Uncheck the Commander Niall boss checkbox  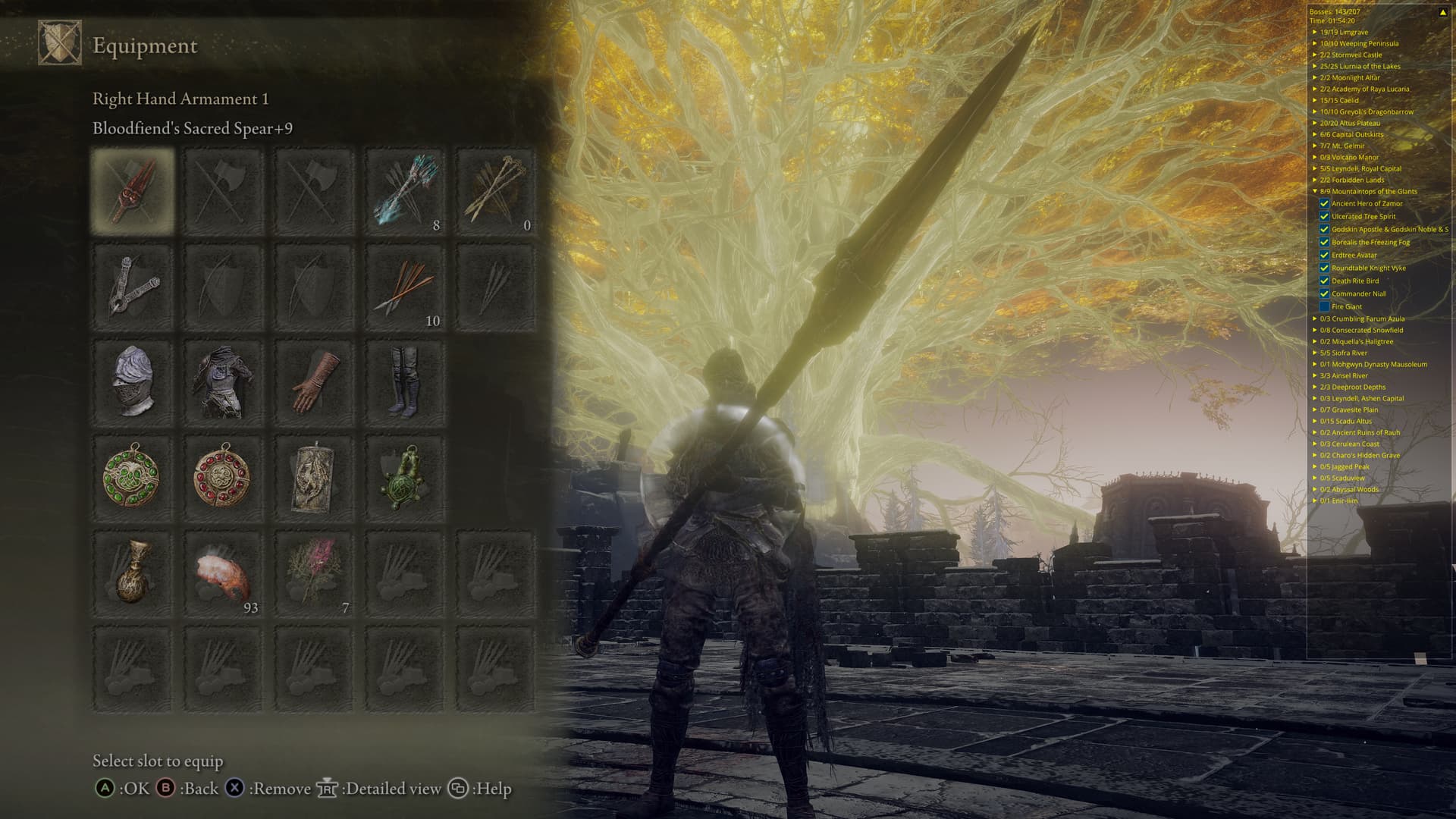[x=1324, y=293]
